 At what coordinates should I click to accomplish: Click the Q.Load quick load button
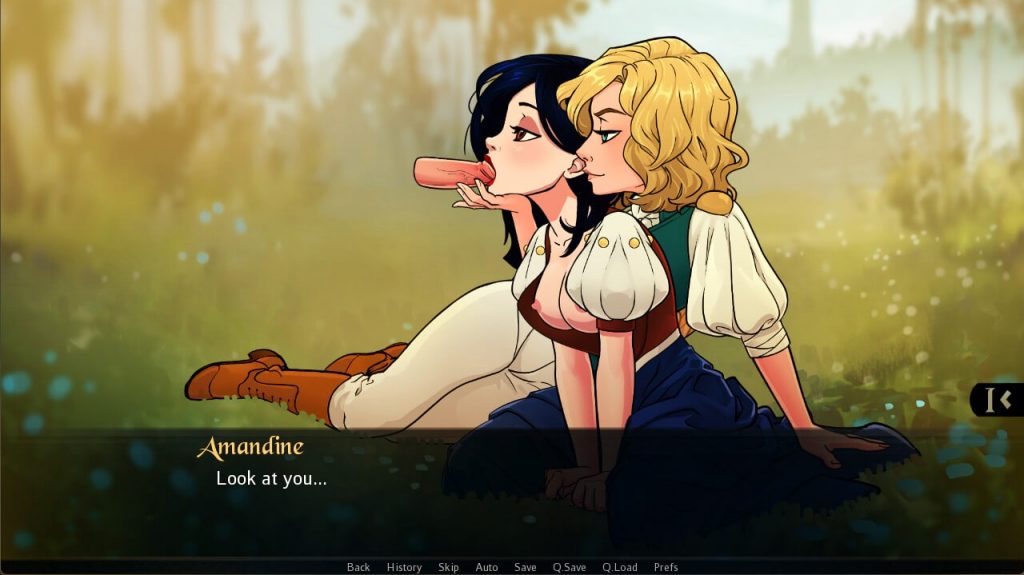619,567
